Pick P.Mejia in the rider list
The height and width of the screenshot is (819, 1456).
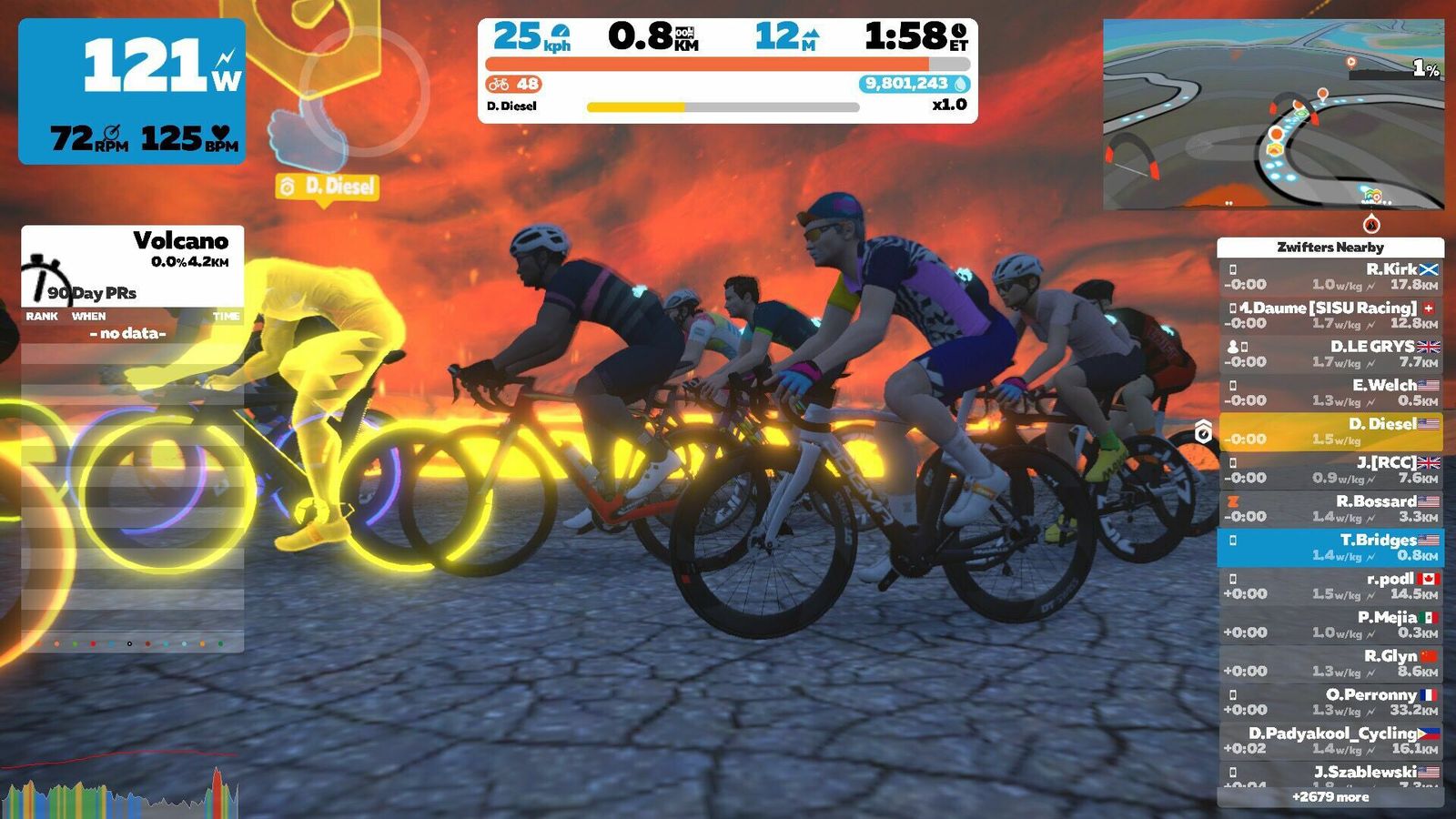tap(1330, 624)
